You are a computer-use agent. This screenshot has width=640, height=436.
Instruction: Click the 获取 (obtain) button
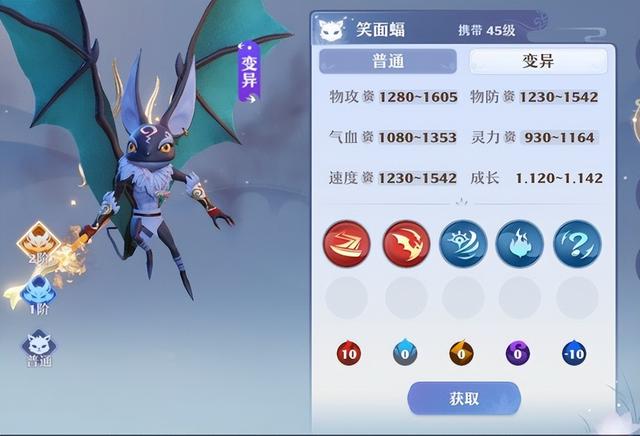pos(464,398)
